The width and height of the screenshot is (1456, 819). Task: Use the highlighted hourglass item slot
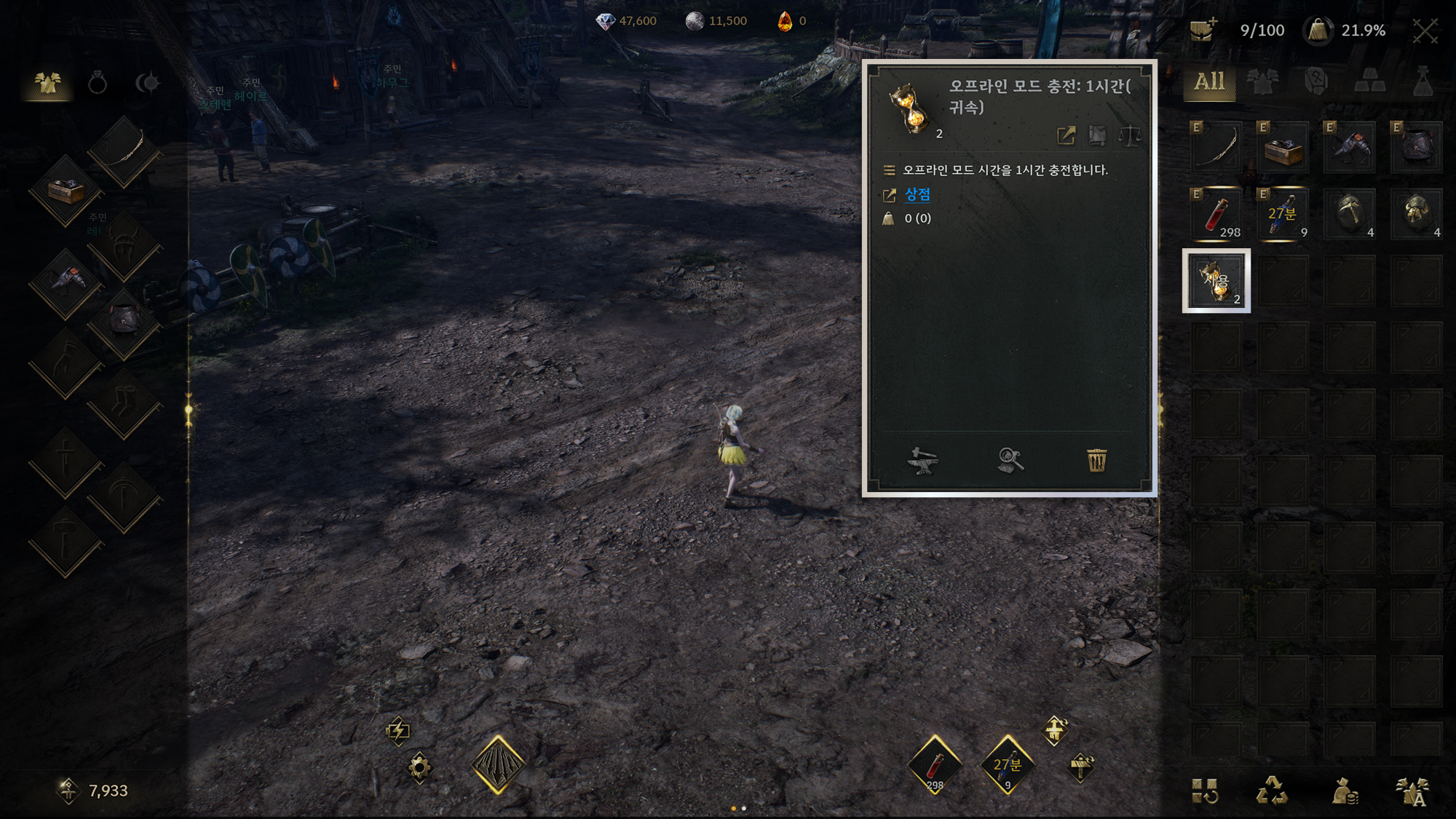tap(1216, 281)
